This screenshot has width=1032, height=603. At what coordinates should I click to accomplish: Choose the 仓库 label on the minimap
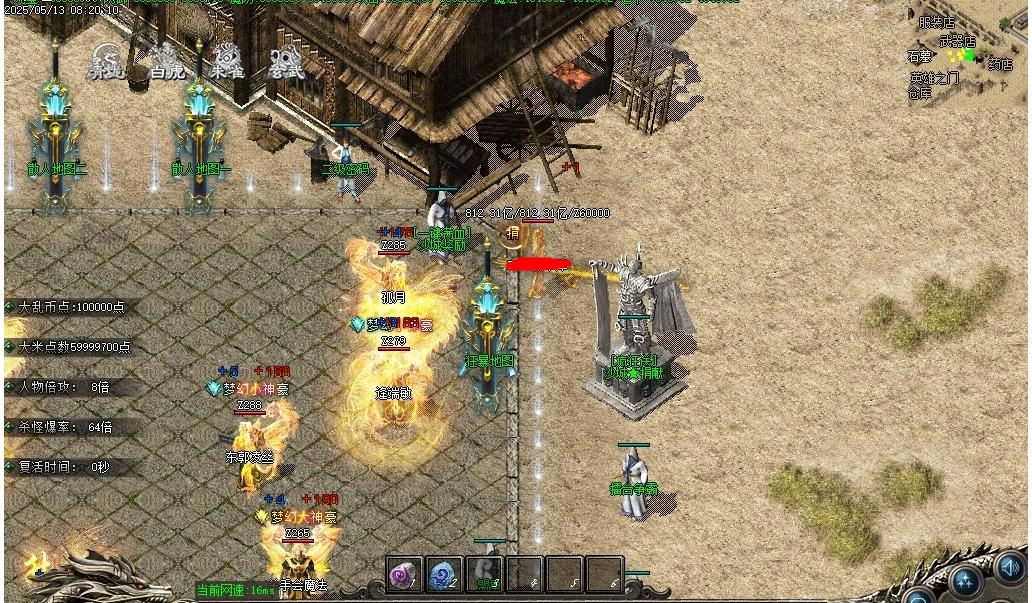[920, 93]
